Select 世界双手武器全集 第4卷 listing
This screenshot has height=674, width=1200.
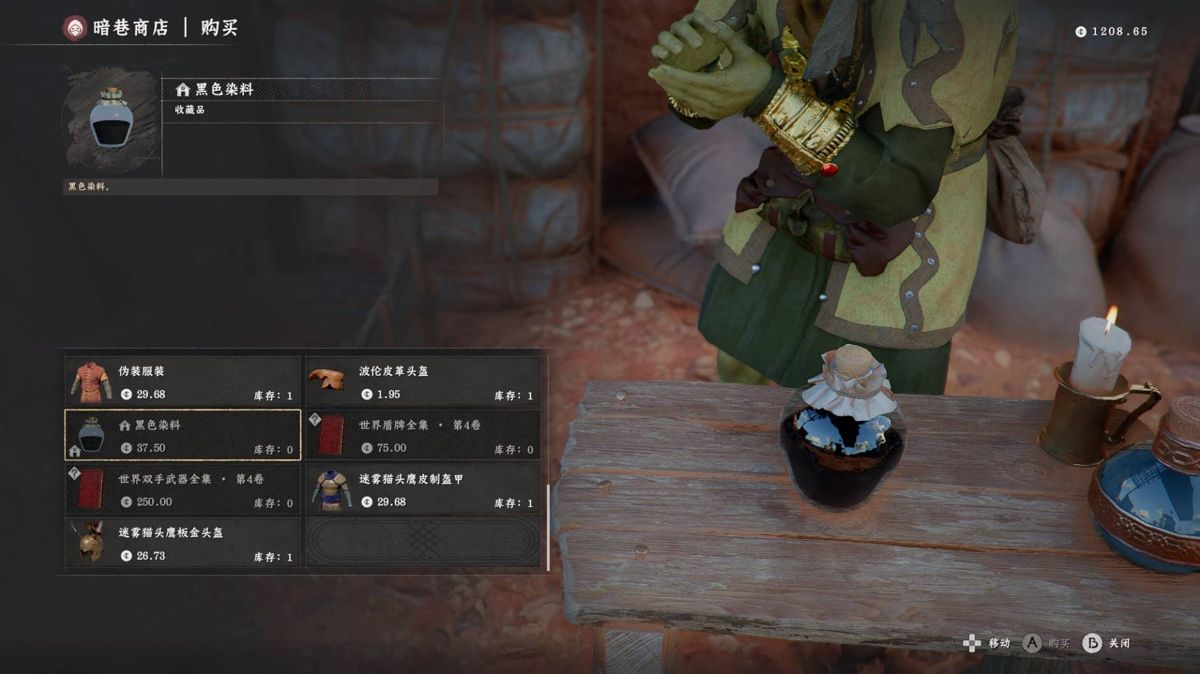pos(183,489)
